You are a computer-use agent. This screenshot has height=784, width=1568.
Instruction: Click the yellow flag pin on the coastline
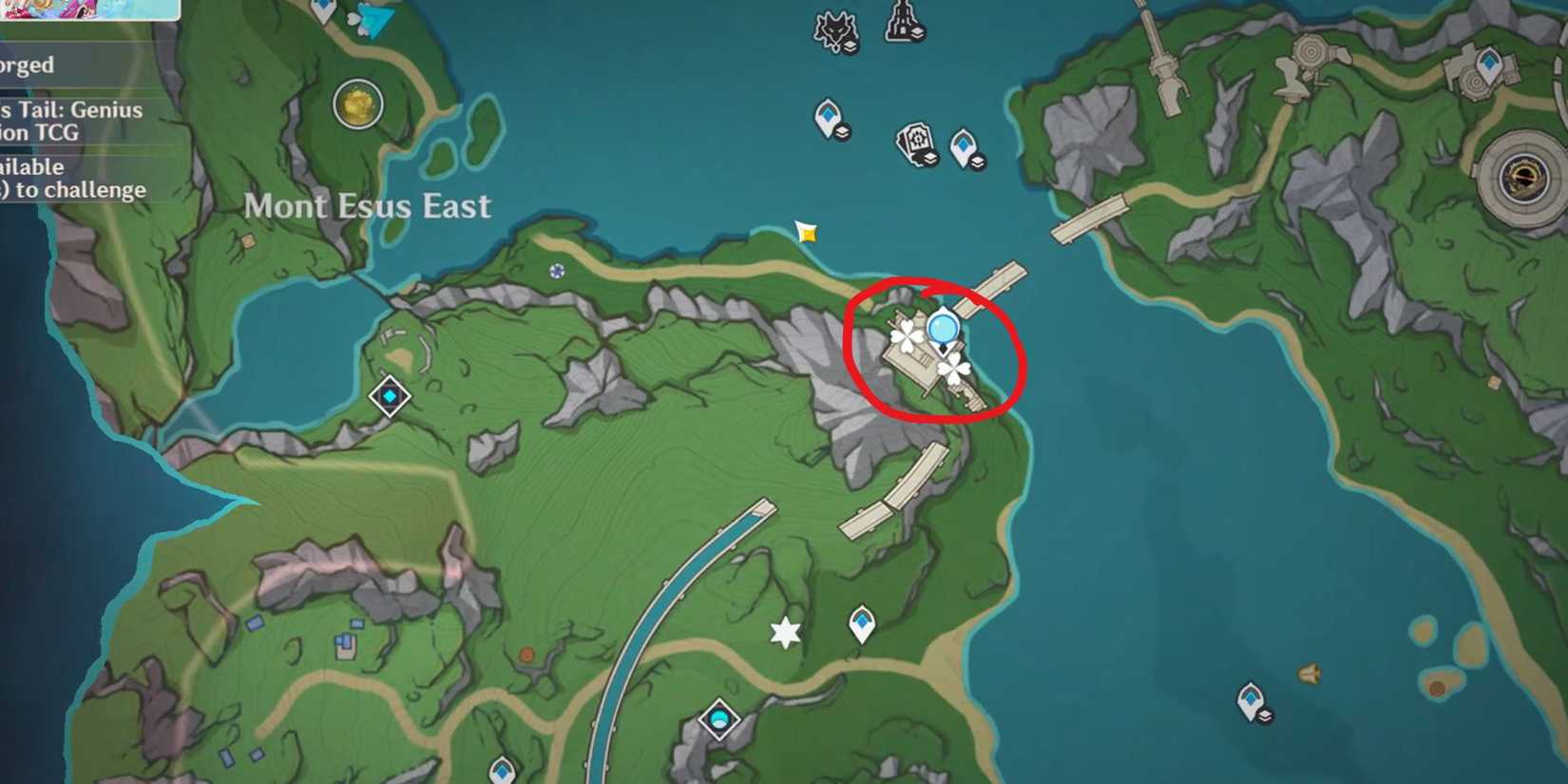(804, 231)
